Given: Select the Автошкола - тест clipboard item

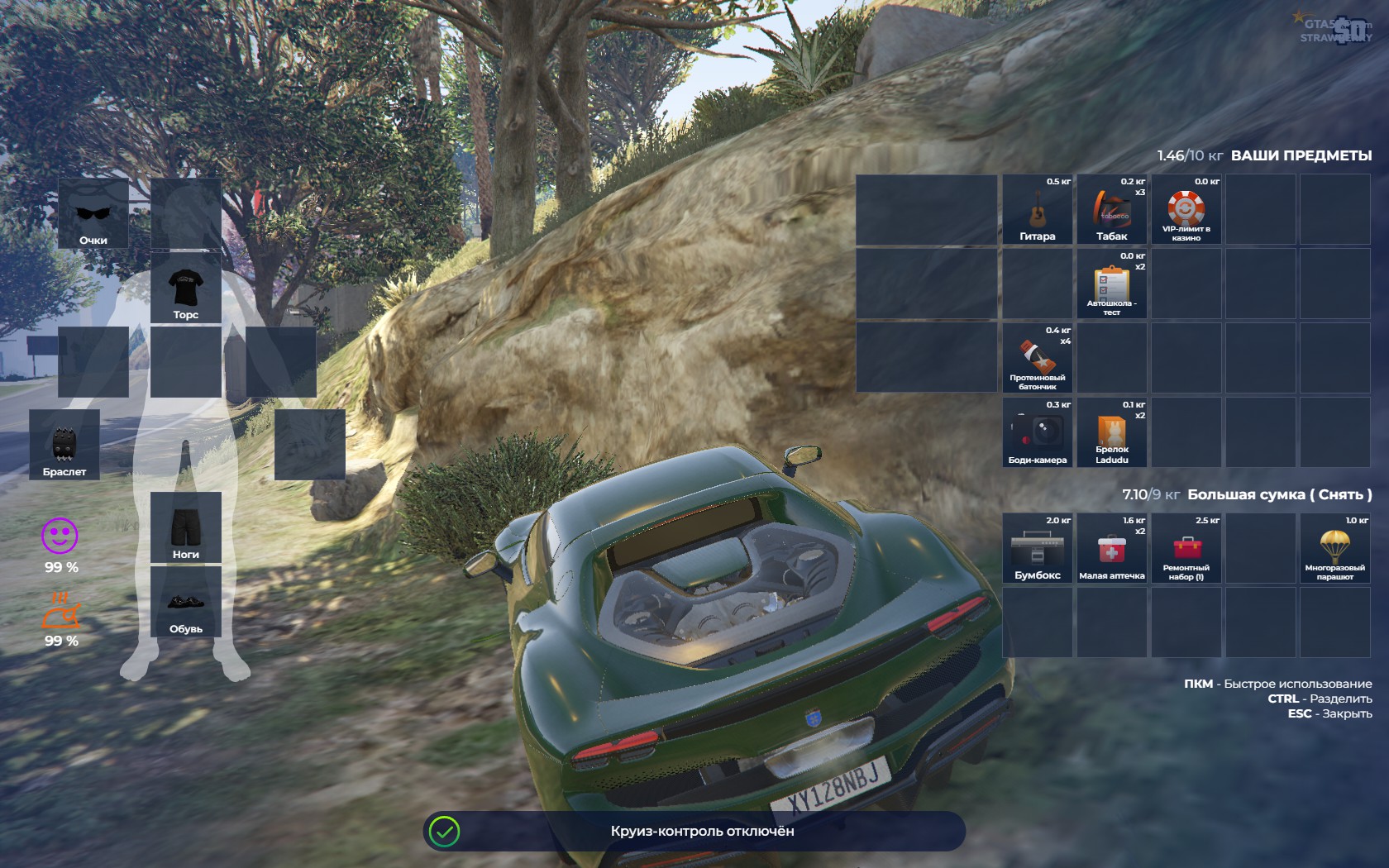Looking at the screenshot, I should [1112, 284].
